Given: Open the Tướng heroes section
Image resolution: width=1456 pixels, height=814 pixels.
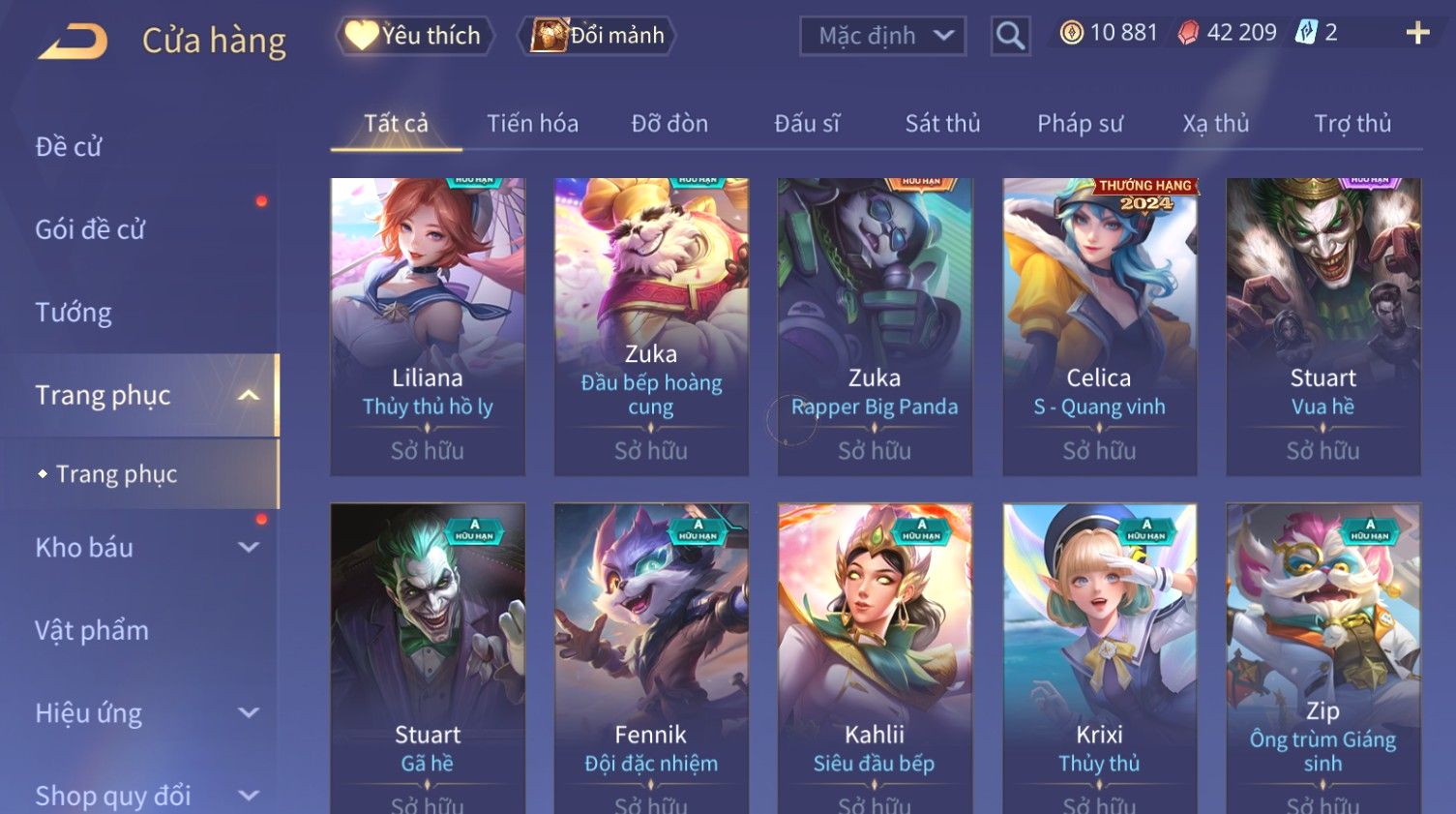Looking at the screenshot, I should pos(74,313).
